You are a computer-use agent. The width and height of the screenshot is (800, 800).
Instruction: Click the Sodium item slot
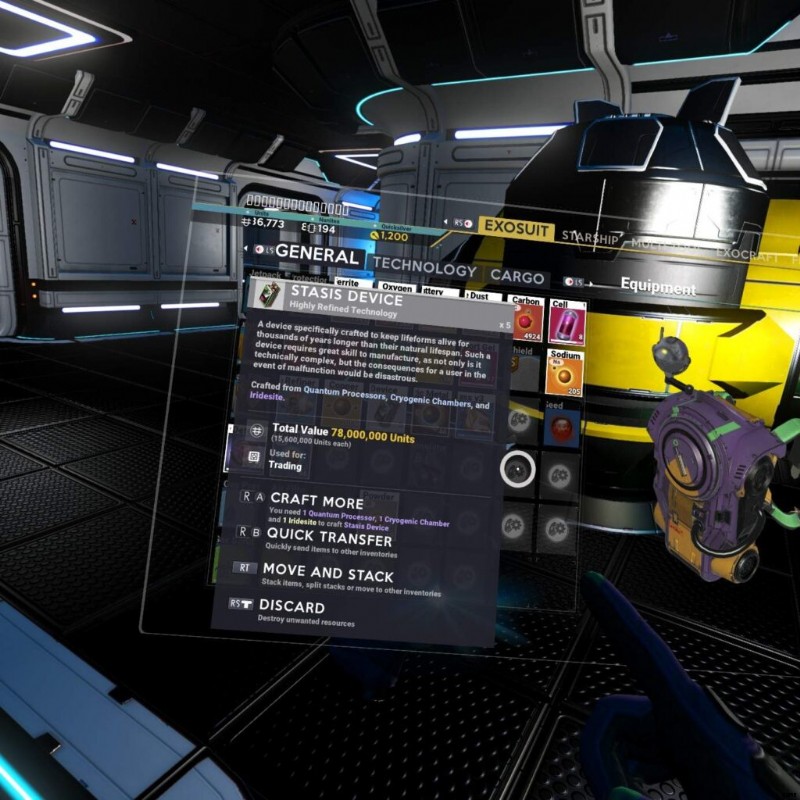[x=566, y=374]
